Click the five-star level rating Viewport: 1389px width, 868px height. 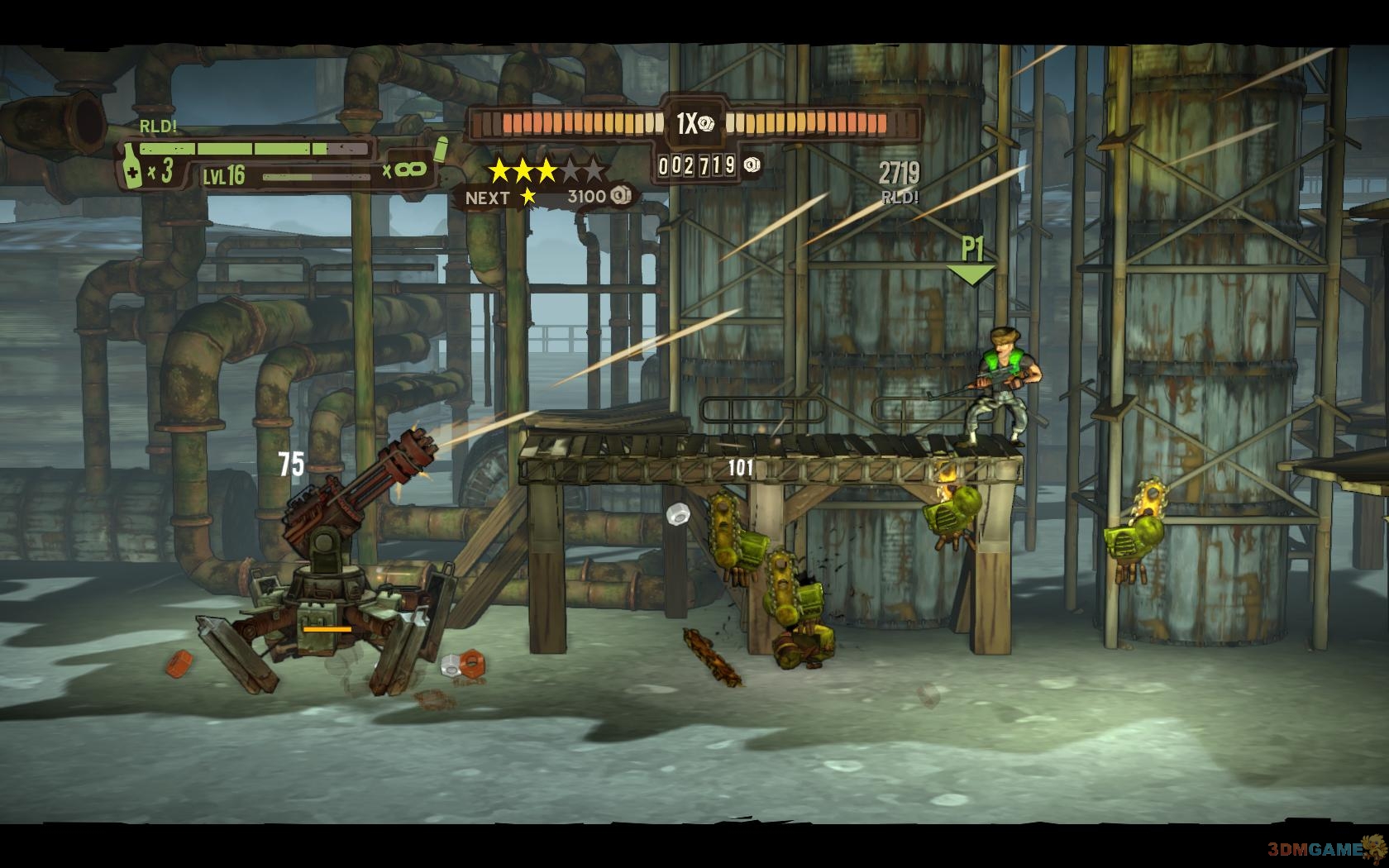[547, 171]
